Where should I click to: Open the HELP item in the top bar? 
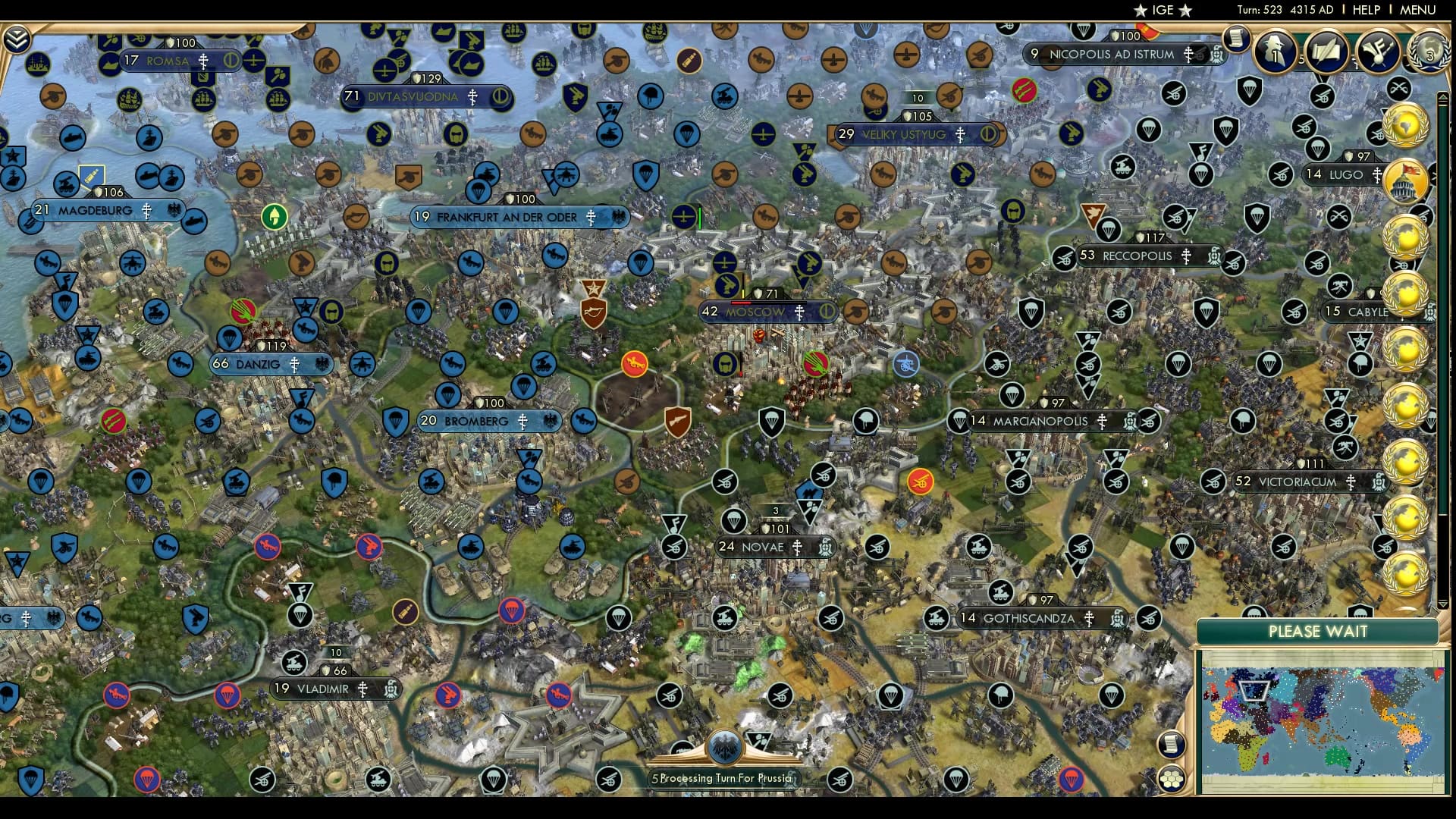tap(1367, 10)
